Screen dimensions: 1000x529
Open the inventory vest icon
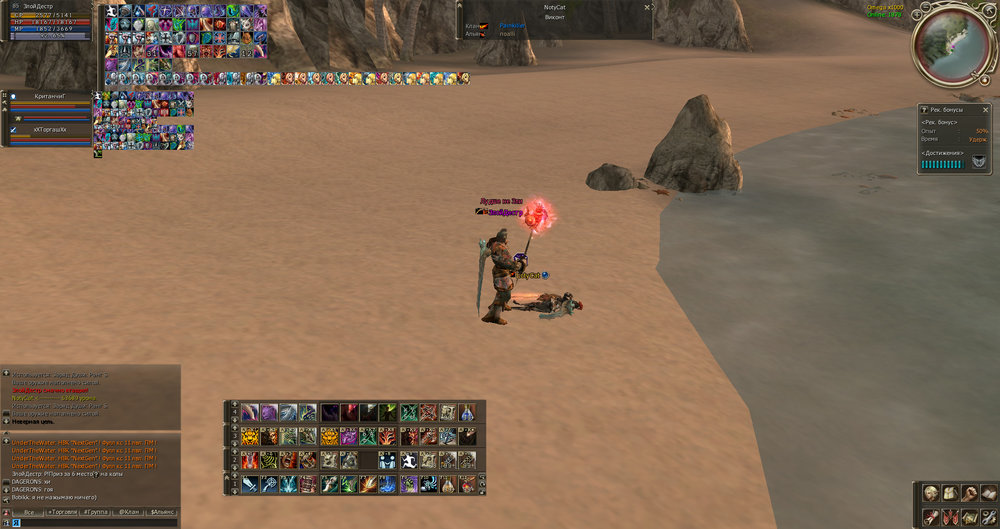[x=951, y=493]
